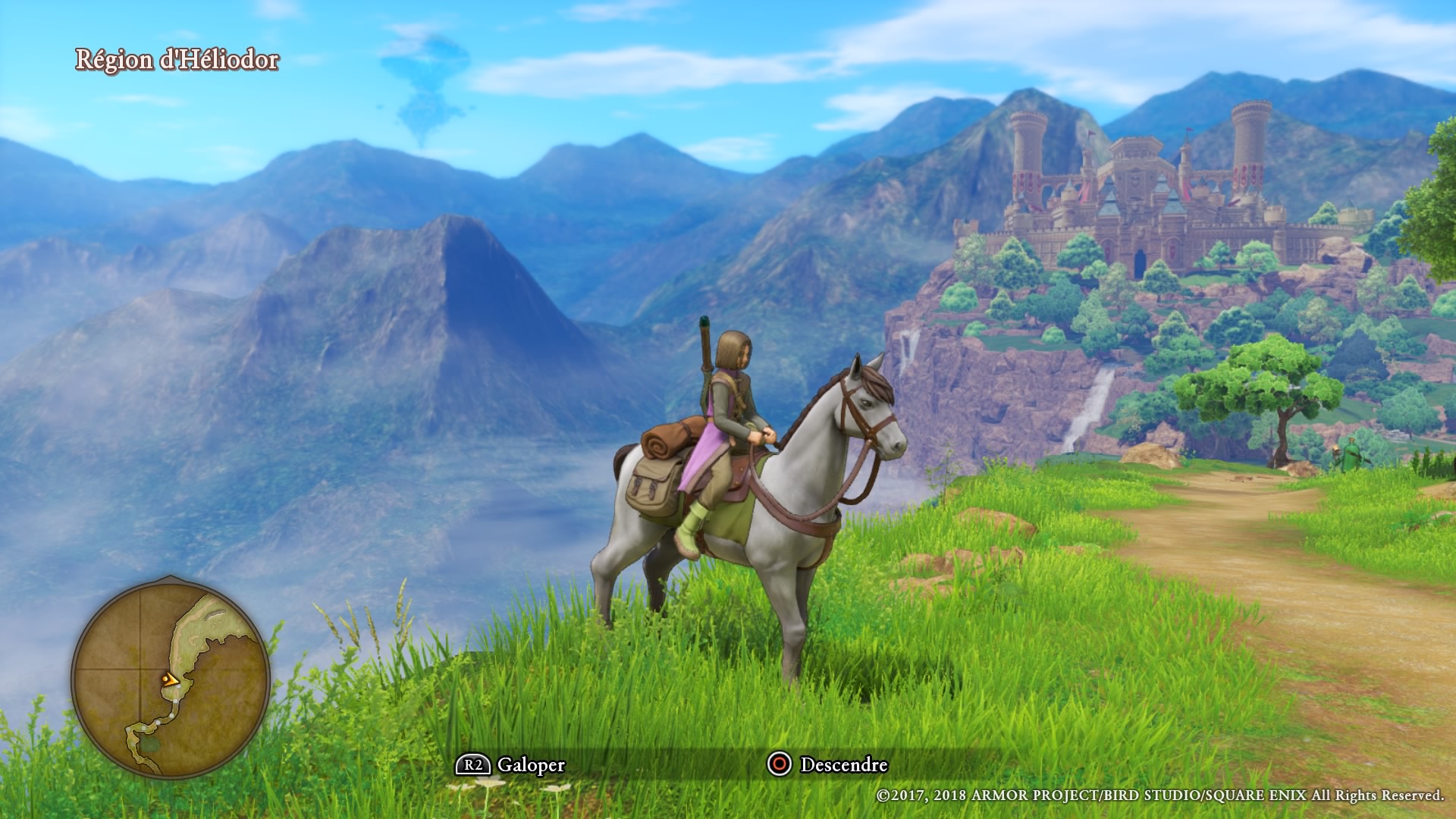
Task: Click the orange player arrow on the minimap
Action: (171, 680)
